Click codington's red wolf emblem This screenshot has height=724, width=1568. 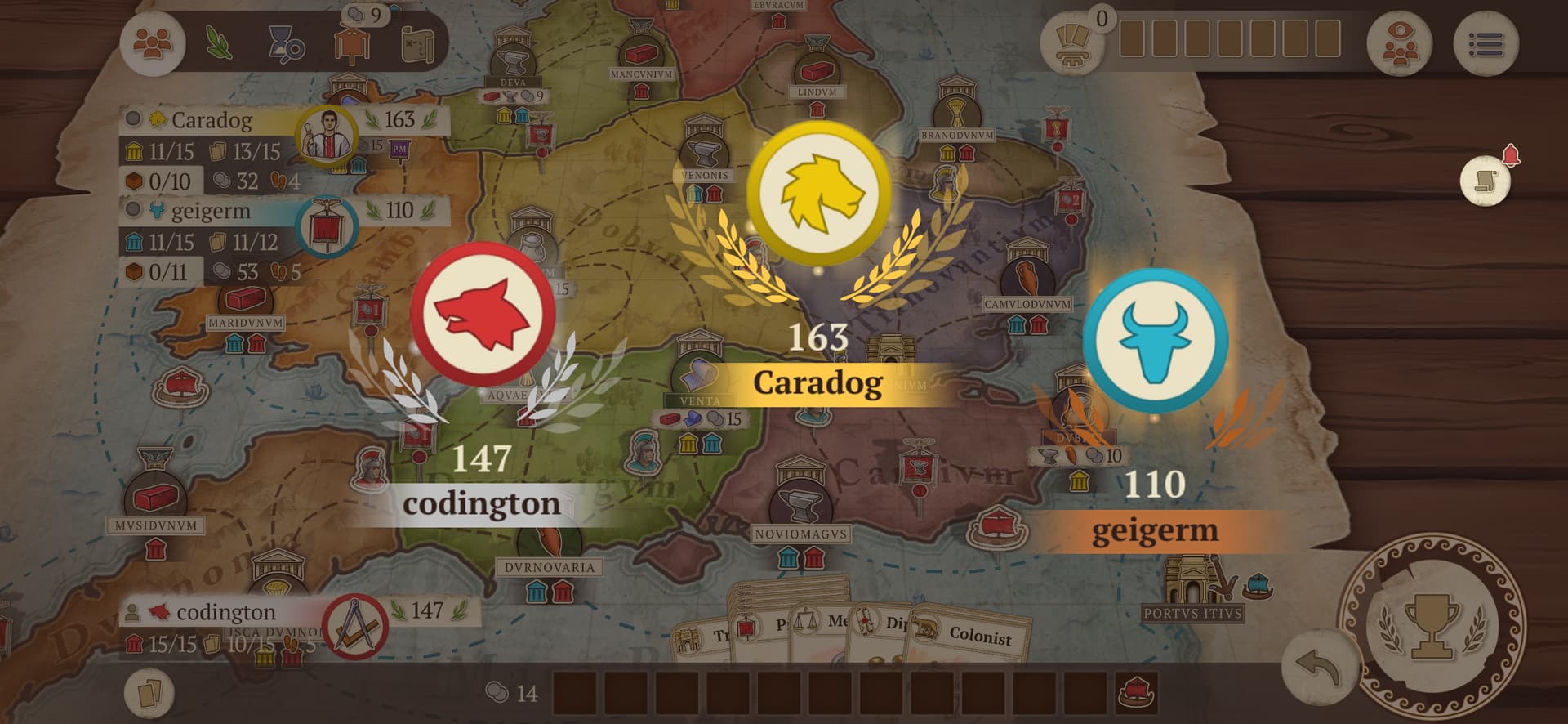click(482, 312)
